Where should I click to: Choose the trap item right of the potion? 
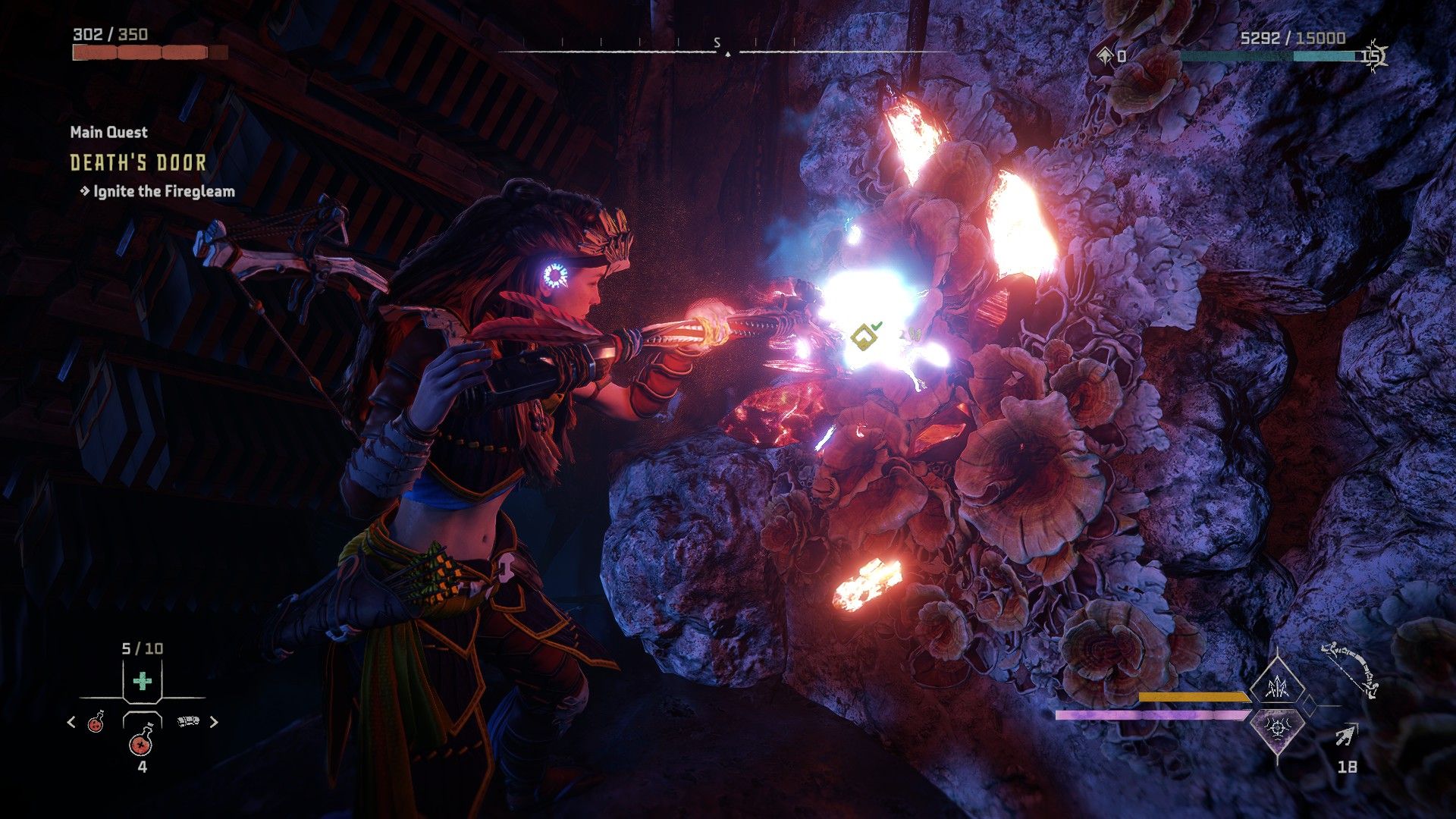point(188,722)
